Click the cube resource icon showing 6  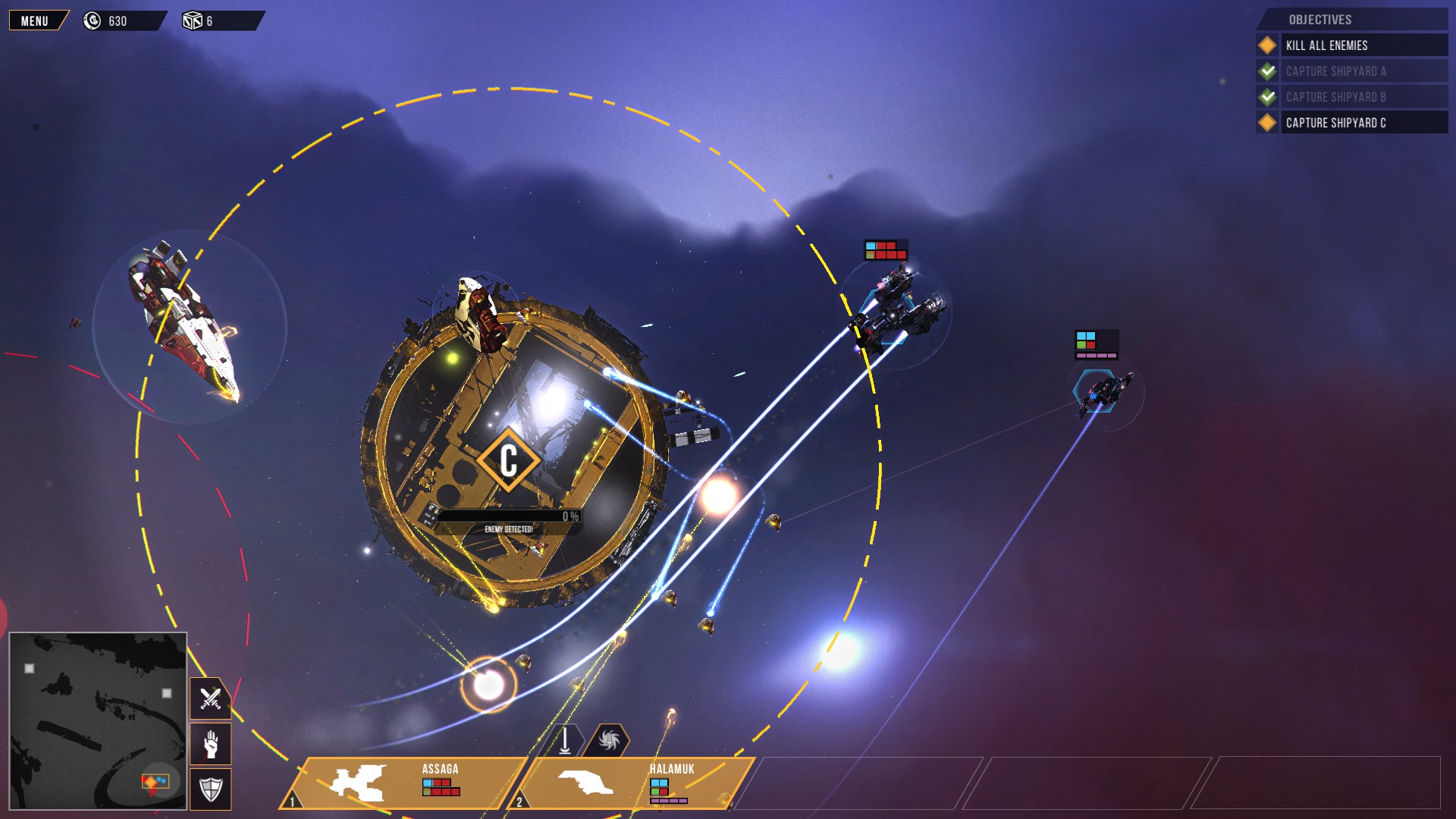point(192,20)
